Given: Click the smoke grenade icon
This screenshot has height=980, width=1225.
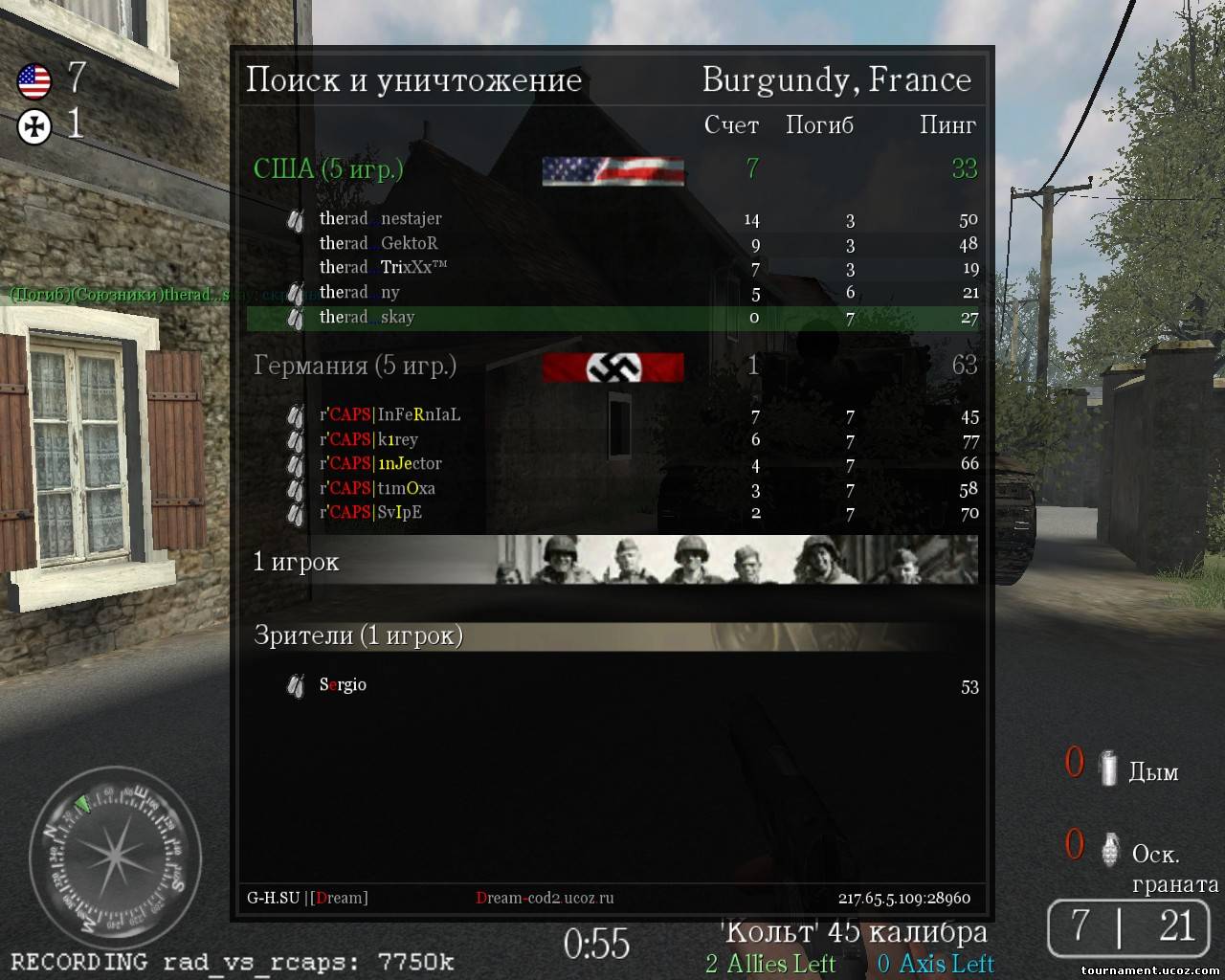Looking at the screenshot, I should 1107,768.
